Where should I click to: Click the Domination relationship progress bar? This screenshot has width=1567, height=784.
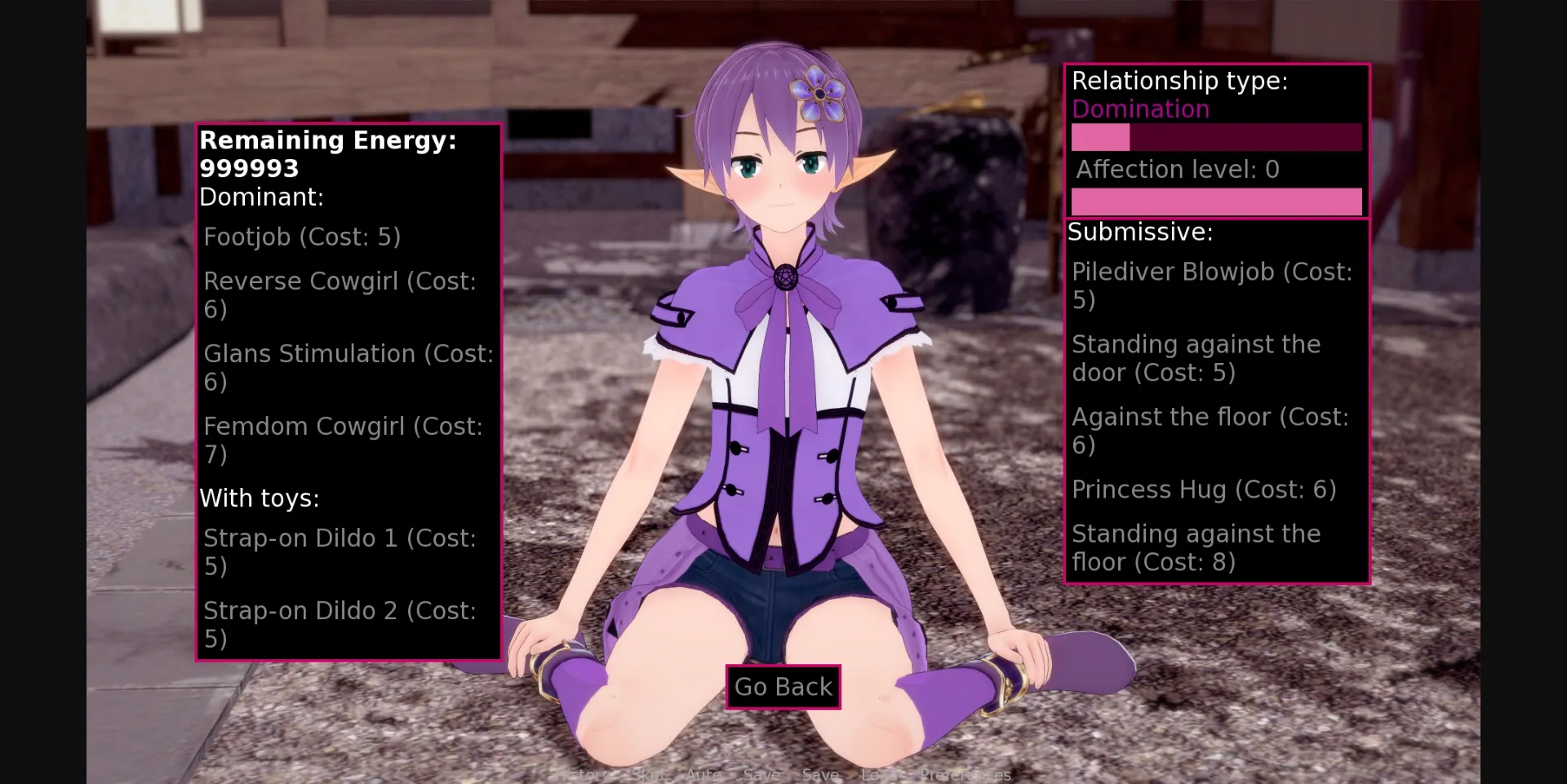(x=1216, y=138)
